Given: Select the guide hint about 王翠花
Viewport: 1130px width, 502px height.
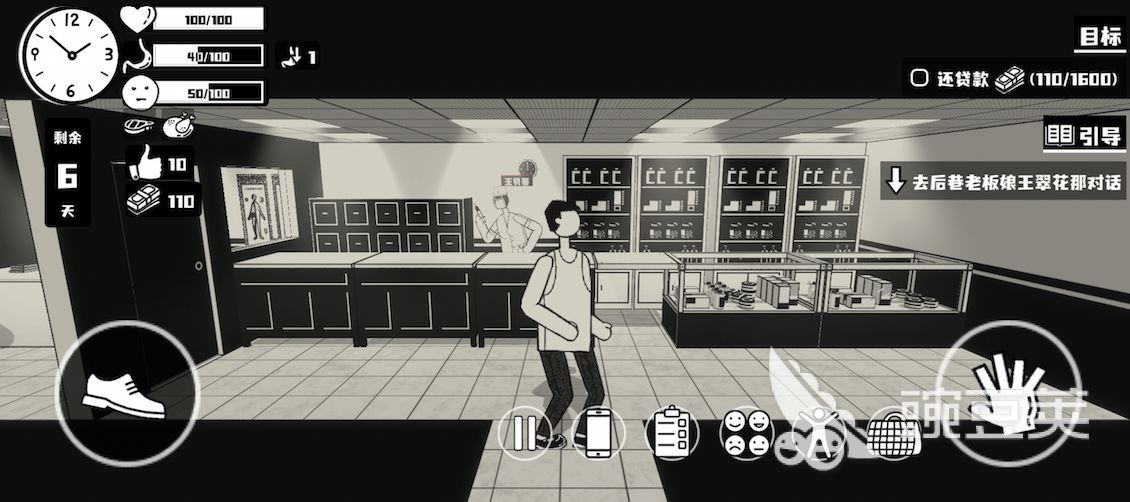Looking at the screenshot, I should point(1003,183).
